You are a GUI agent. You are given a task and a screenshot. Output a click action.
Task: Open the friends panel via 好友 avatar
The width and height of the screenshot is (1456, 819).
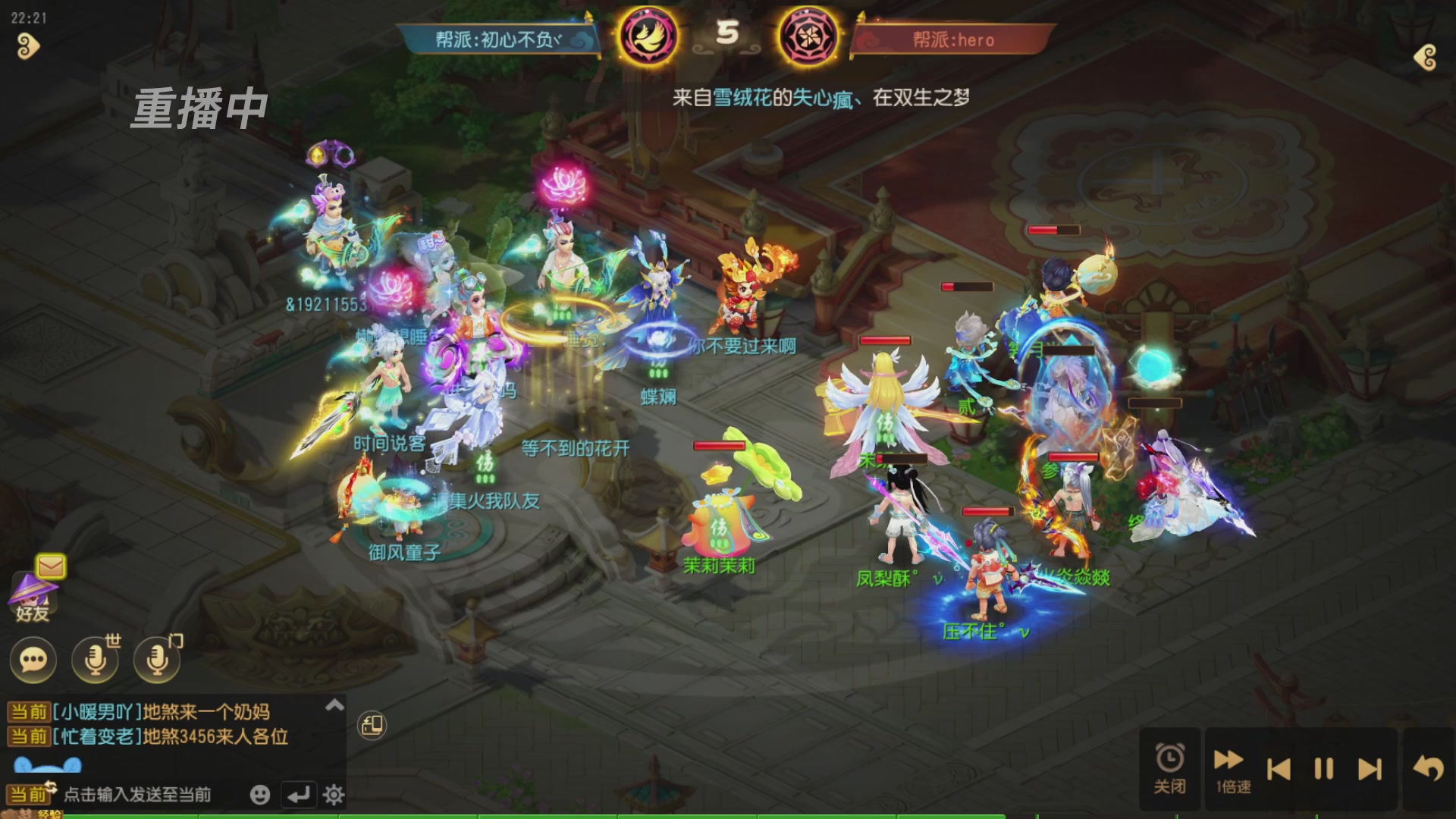coord(33,607)
